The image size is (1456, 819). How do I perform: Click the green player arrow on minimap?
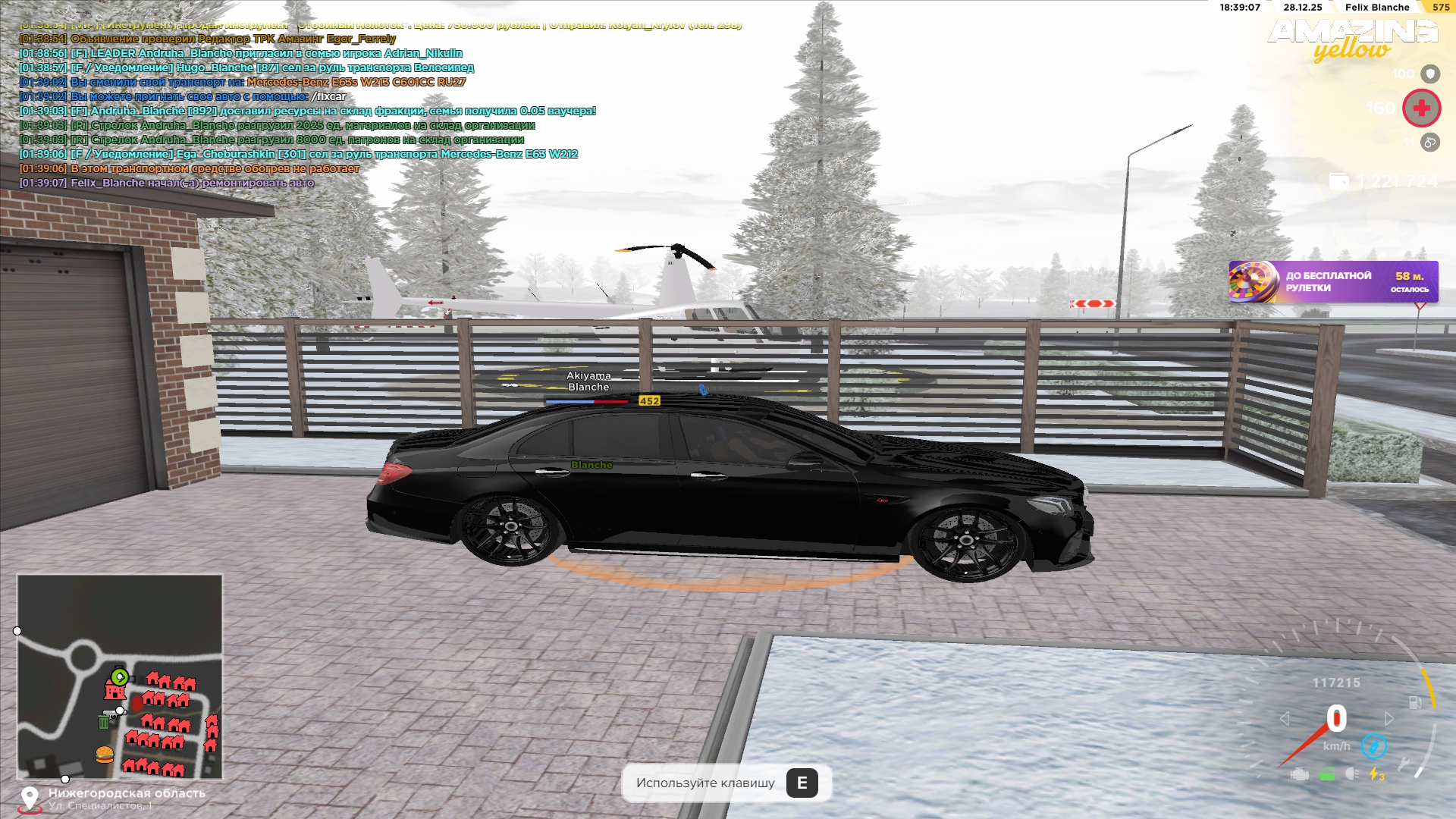point(119,676)
